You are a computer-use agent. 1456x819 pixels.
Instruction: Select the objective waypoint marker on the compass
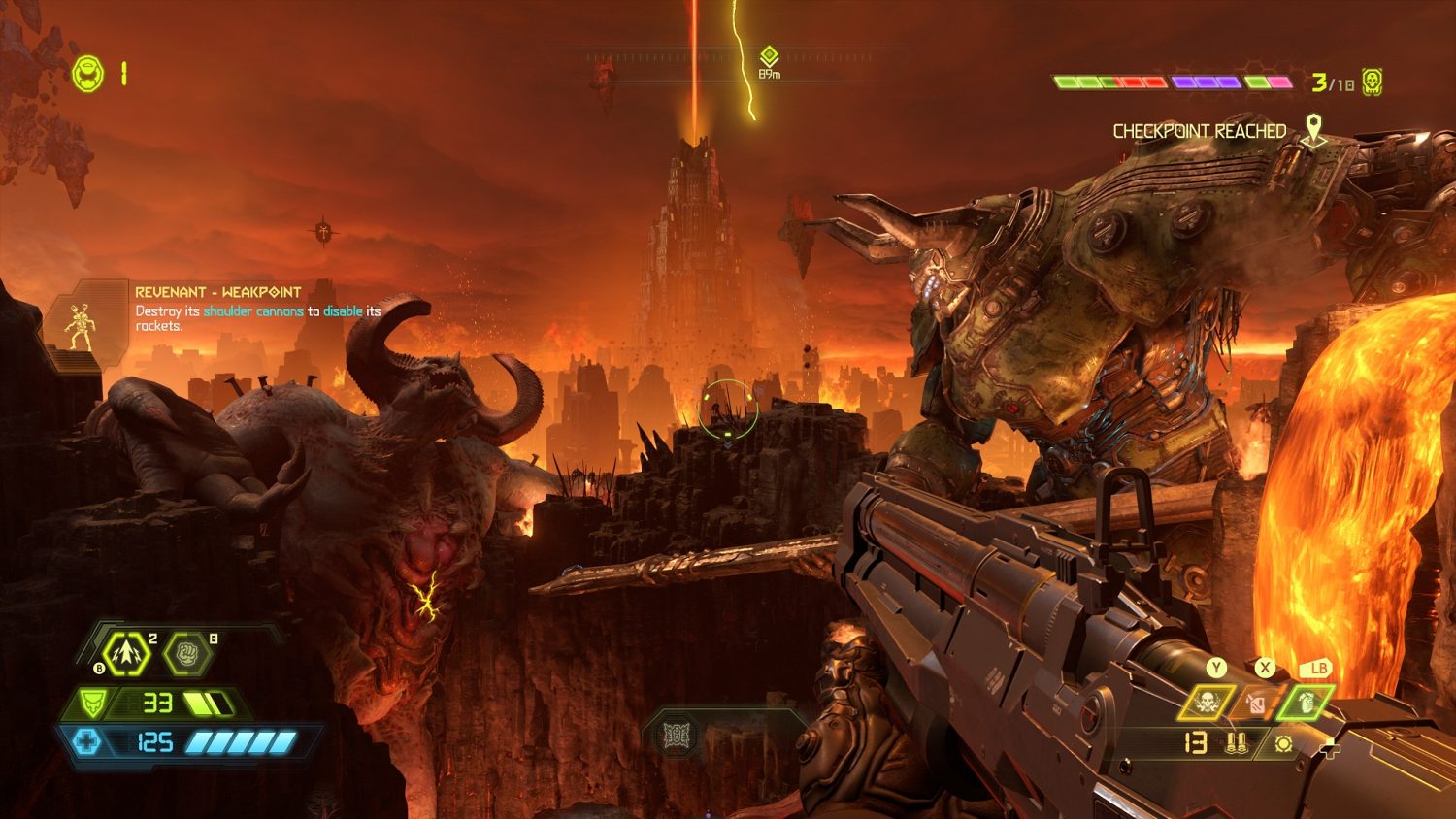(769, 56)
